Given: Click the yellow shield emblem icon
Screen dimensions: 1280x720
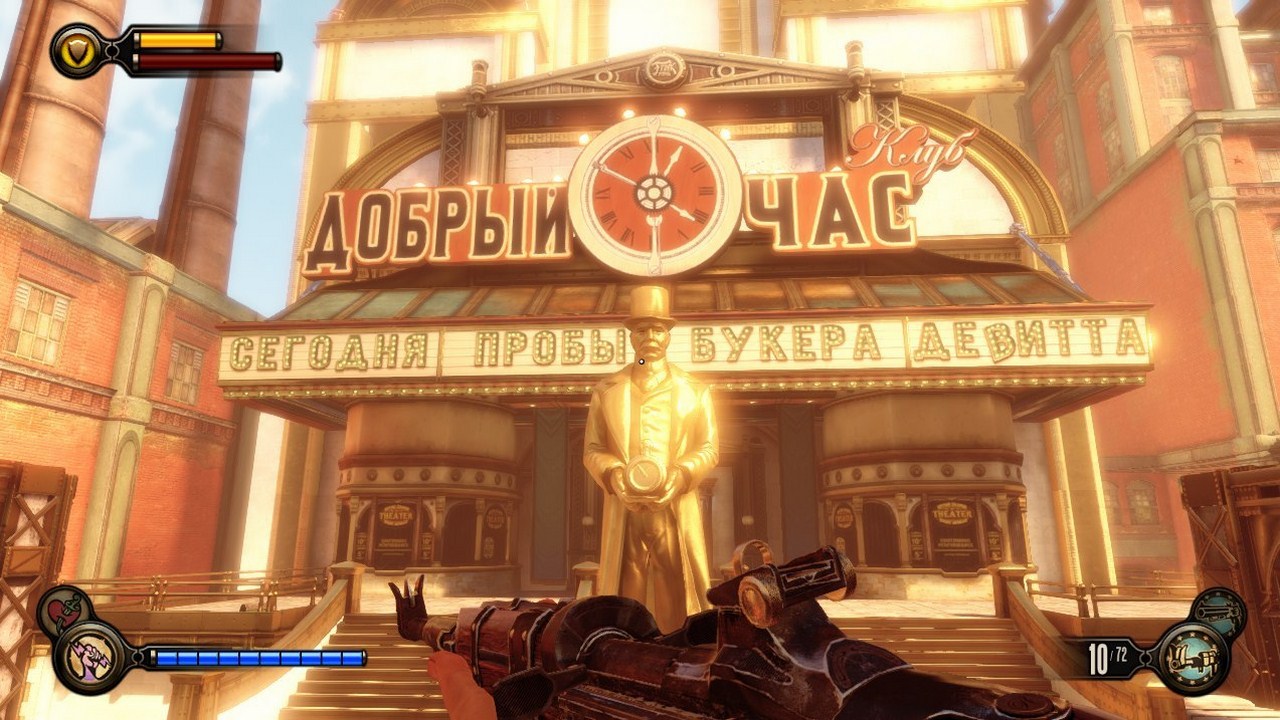Looking at the screenshot, I should pyautogui.click(x=77, y=48).
